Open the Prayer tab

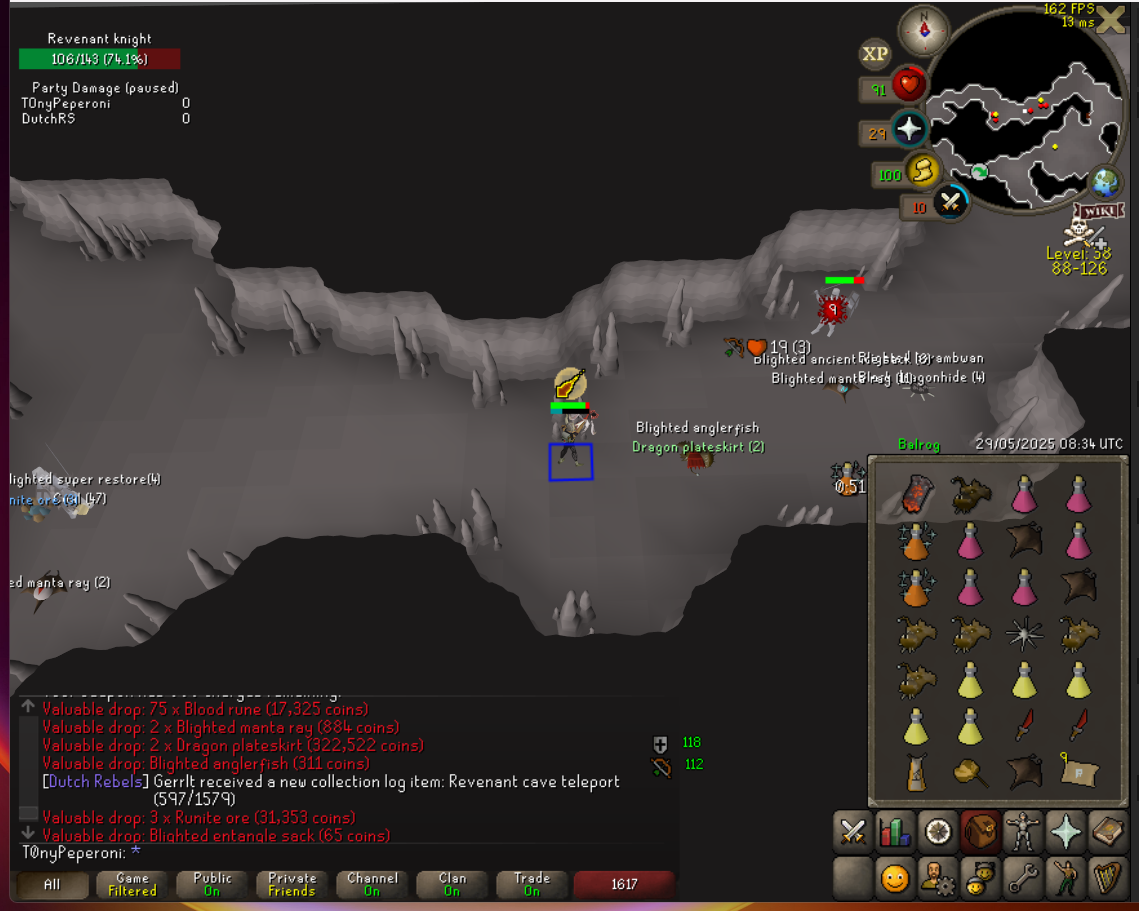[x=1066, y=831]
